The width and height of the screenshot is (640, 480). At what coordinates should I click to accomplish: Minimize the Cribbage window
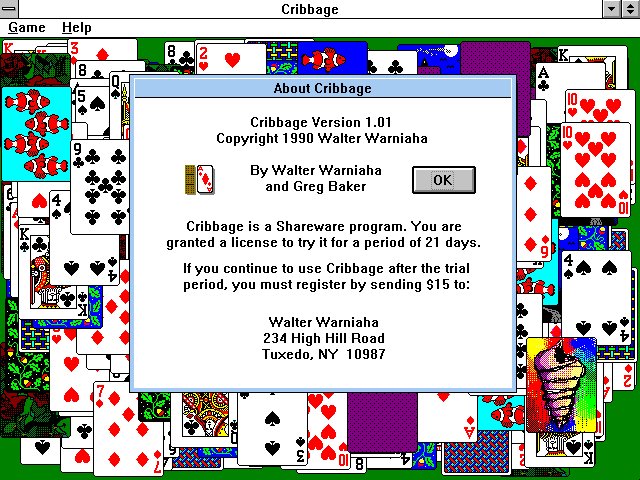point(611,9)
